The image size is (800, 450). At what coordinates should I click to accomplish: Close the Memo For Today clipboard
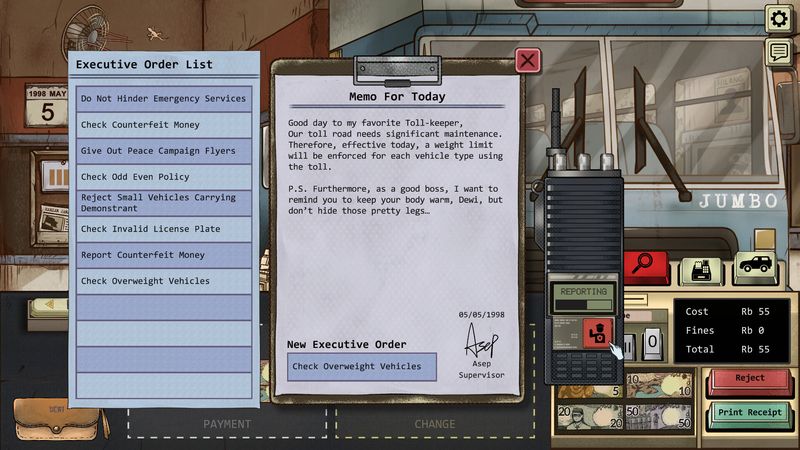click(x=528, y=61)
